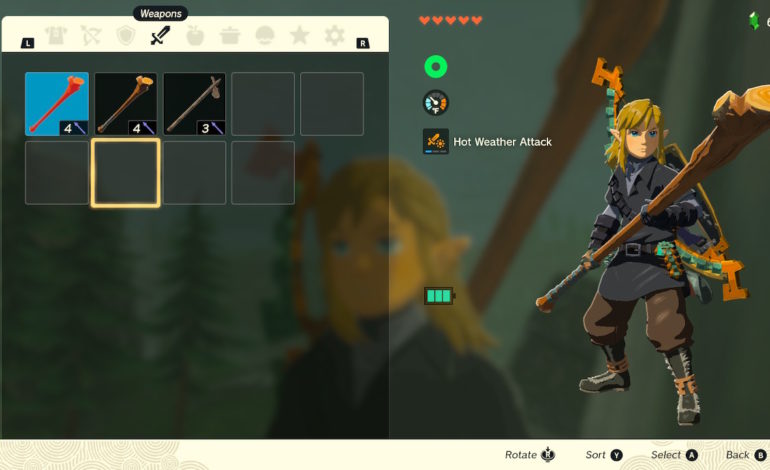Open the Zonai capsule devices tab
This screenshot has height=470, width=770.
pos(265,37)
